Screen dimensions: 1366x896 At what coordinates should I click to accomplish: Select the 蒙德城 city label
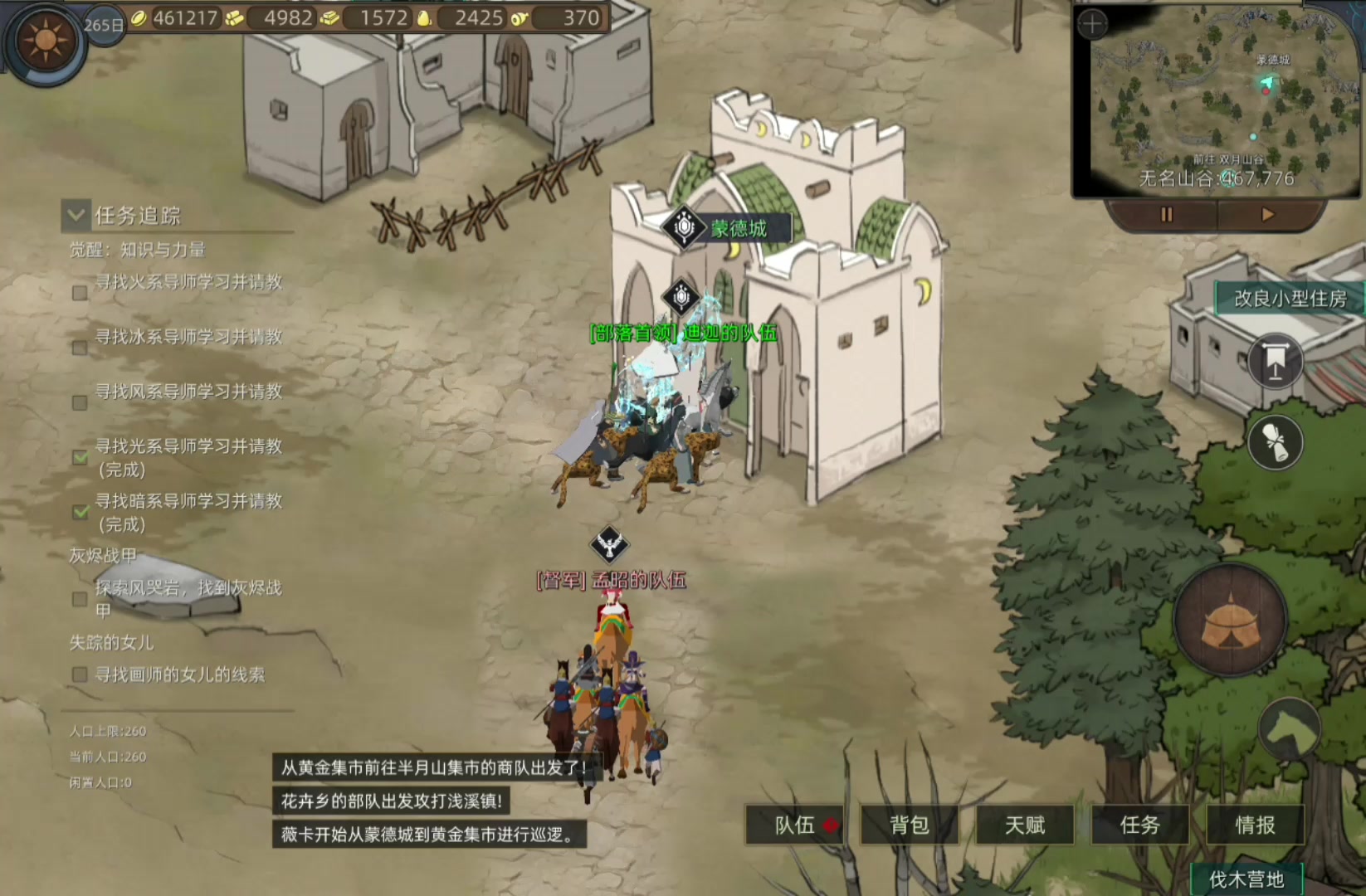click(739, 228)
